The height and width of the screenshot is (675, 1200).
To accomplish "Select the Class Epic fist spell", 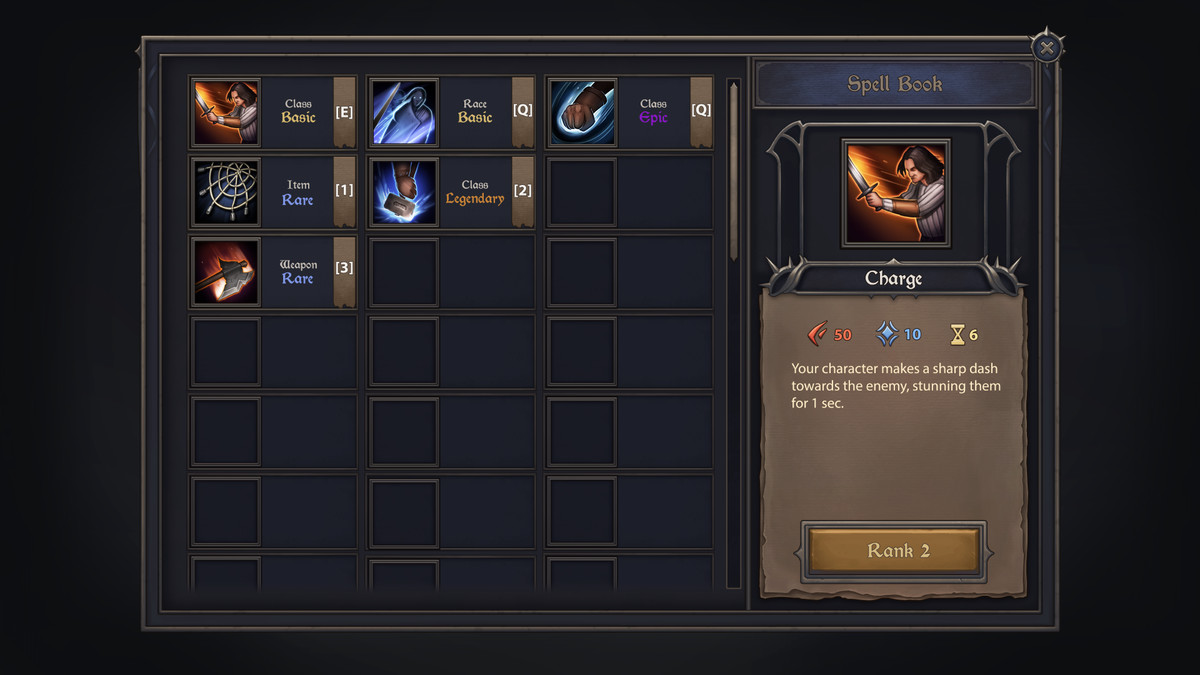I will coord(583,112).
